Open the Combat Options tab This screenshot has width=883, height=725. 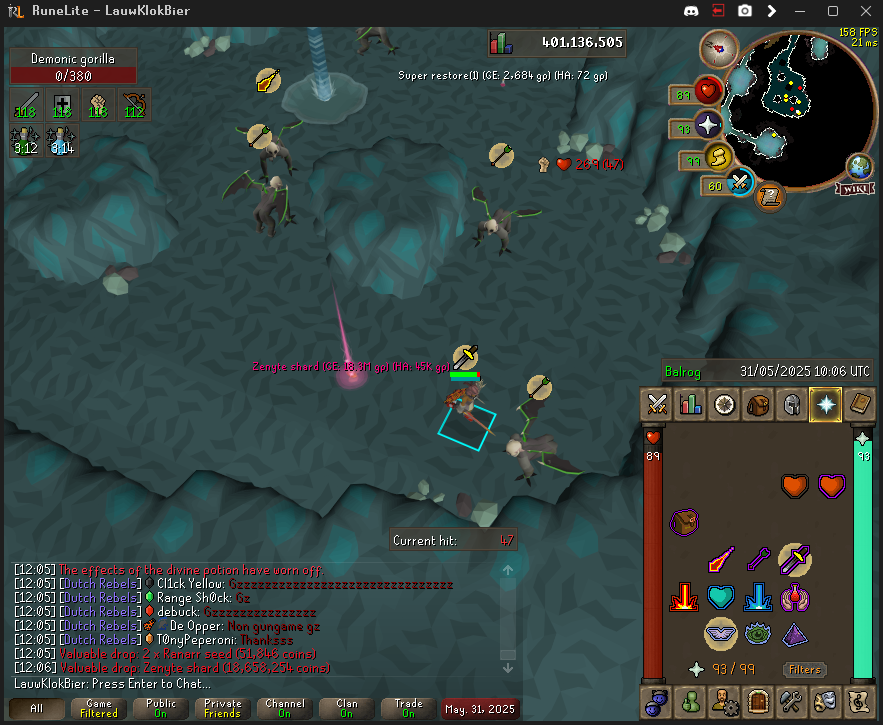coord(657,405)
